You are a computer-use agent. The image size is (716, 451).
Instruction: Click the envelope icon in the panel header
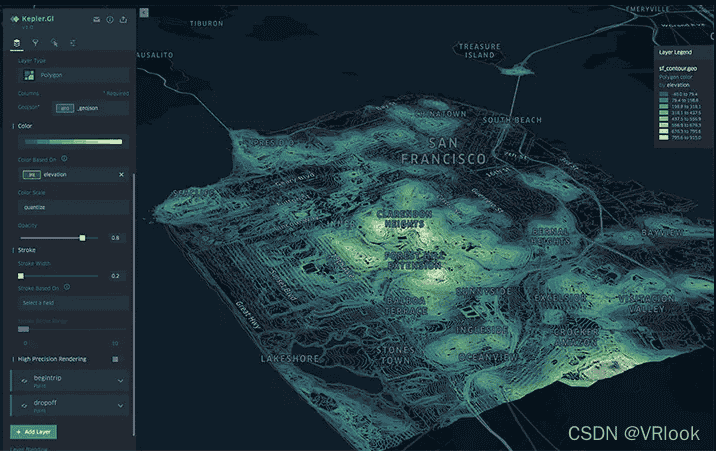coord(96,19)
